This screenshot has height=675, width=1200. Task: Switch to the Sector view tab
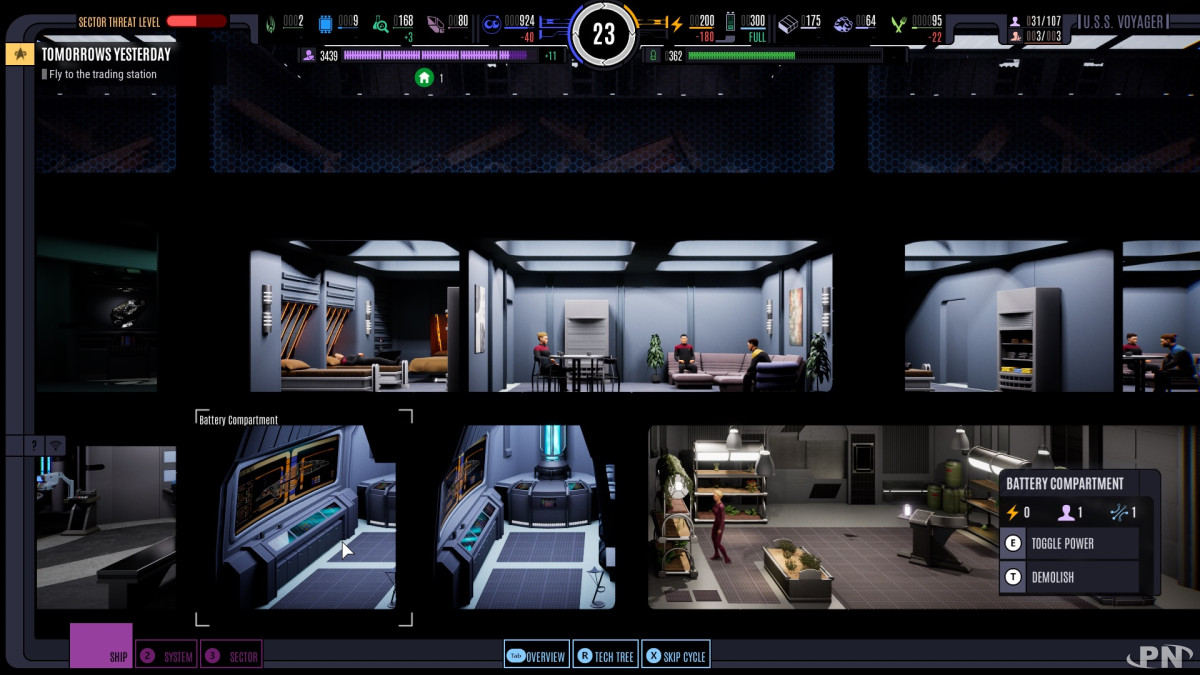[x=231, y=656]
